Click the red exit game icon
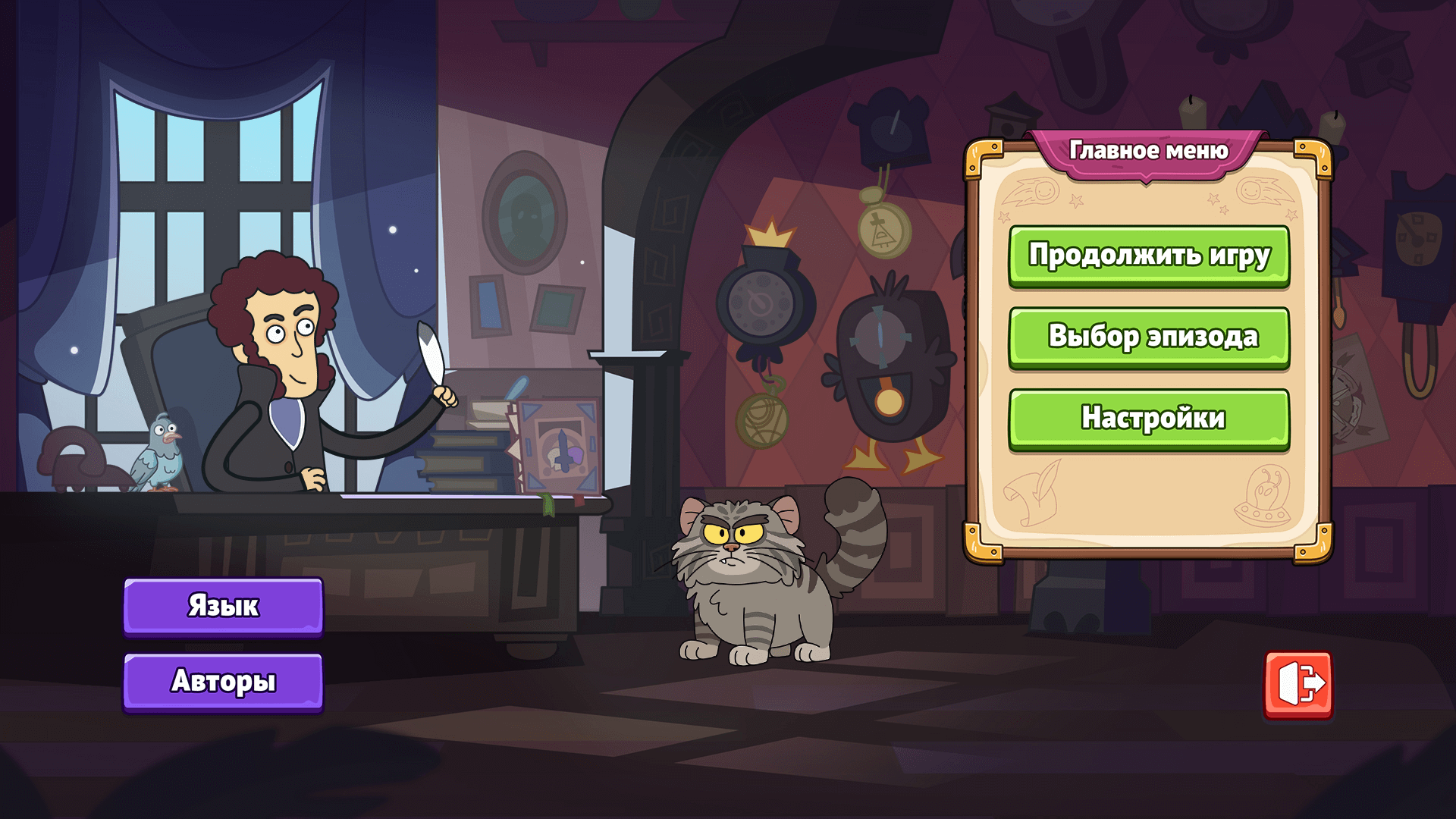Image resolution: width=1456 pixels, height=819 pixels. [x=1298, y=684]
